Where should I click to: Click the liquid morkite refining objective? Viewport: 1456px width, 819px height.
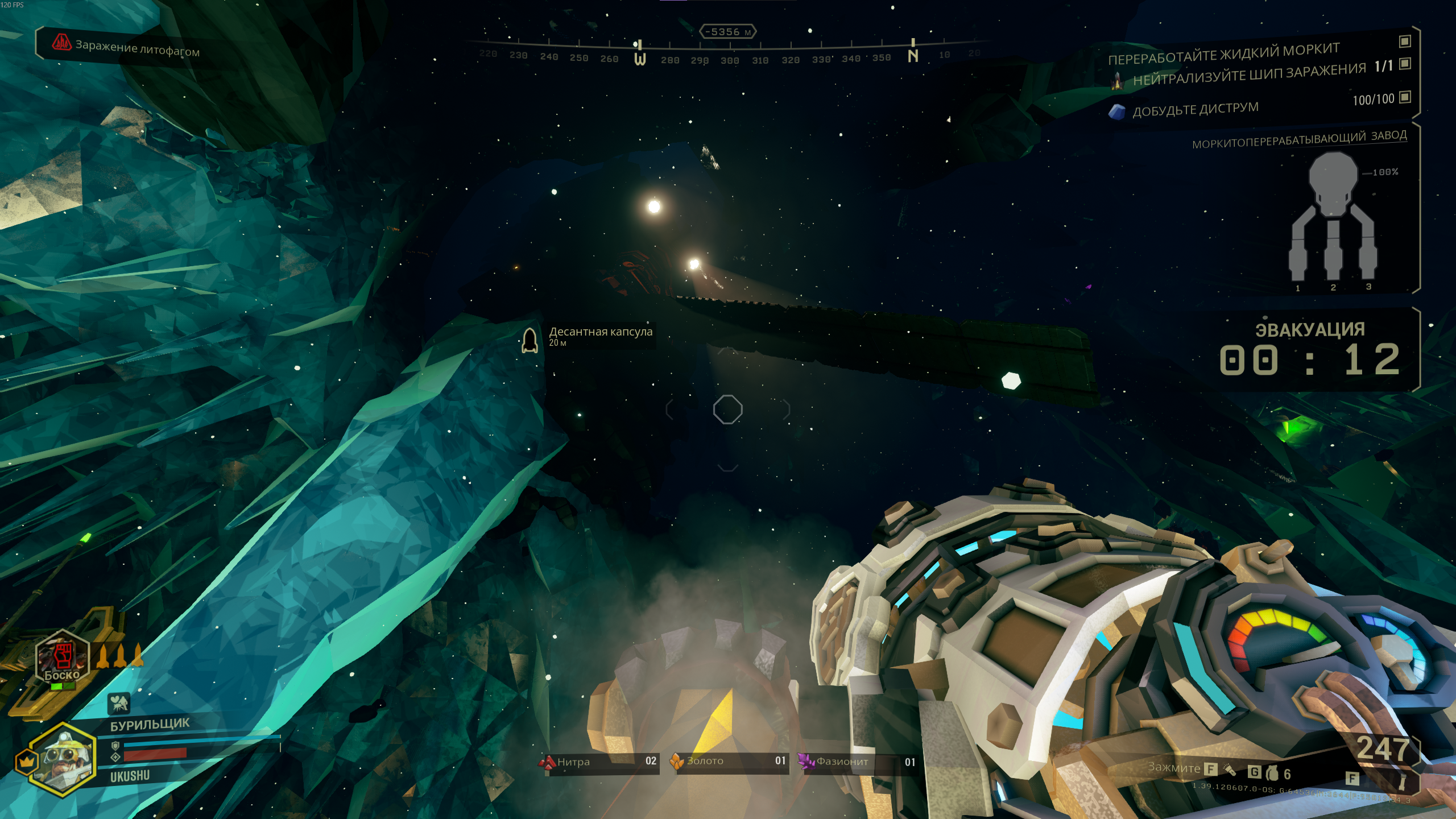(1224, 53)
